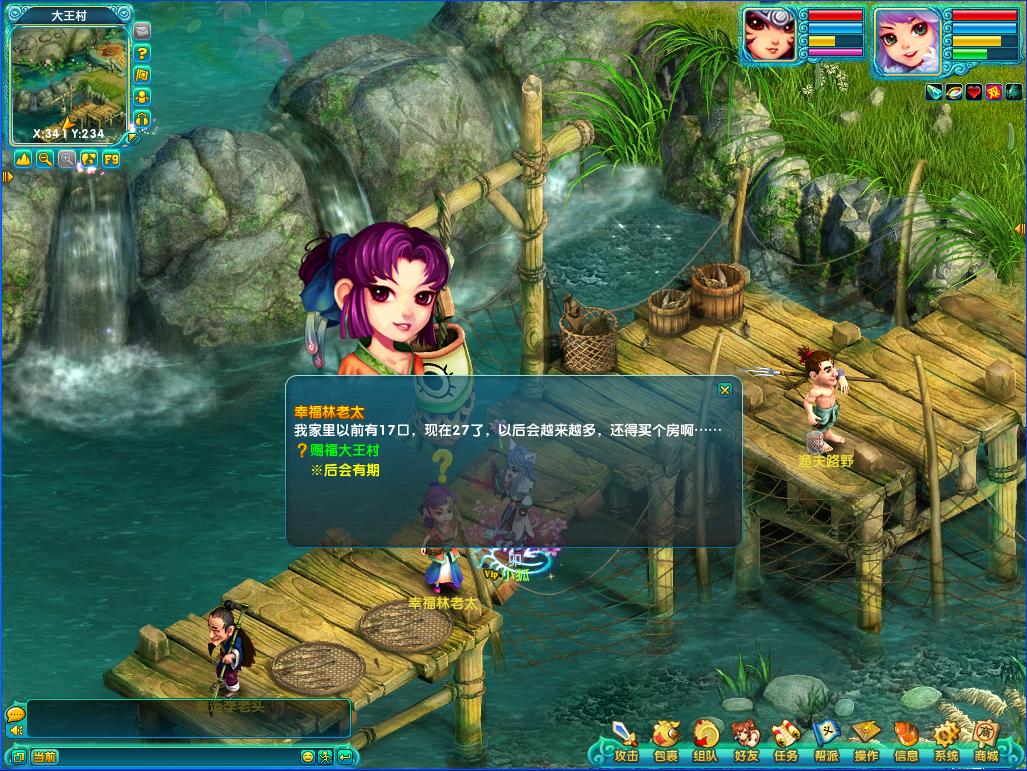Close the NPC dialogue window
The height and width of the screenshot is (771, 1027).
[725, 390]
